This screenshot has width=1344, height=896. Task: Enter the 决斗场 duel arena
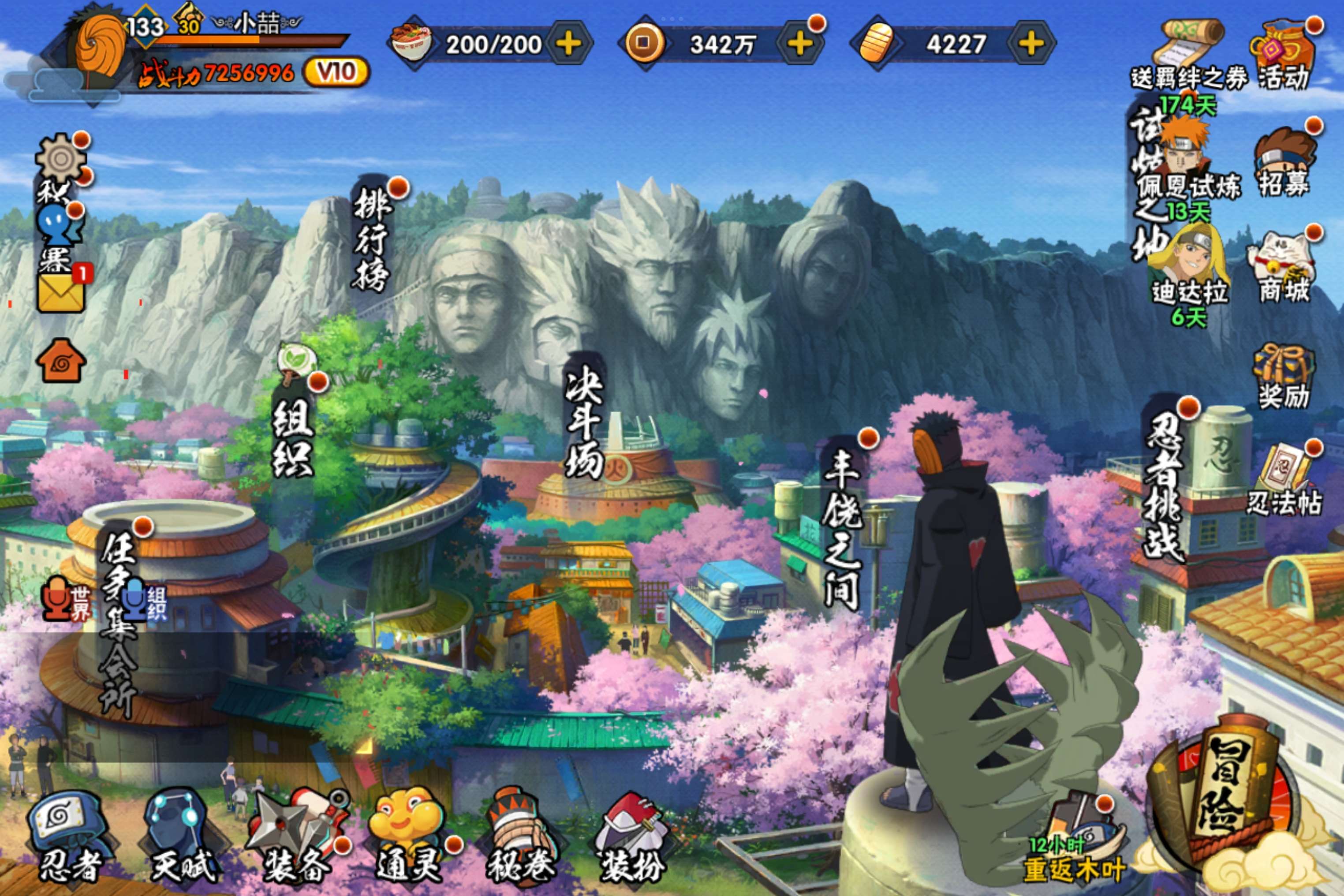584,423
